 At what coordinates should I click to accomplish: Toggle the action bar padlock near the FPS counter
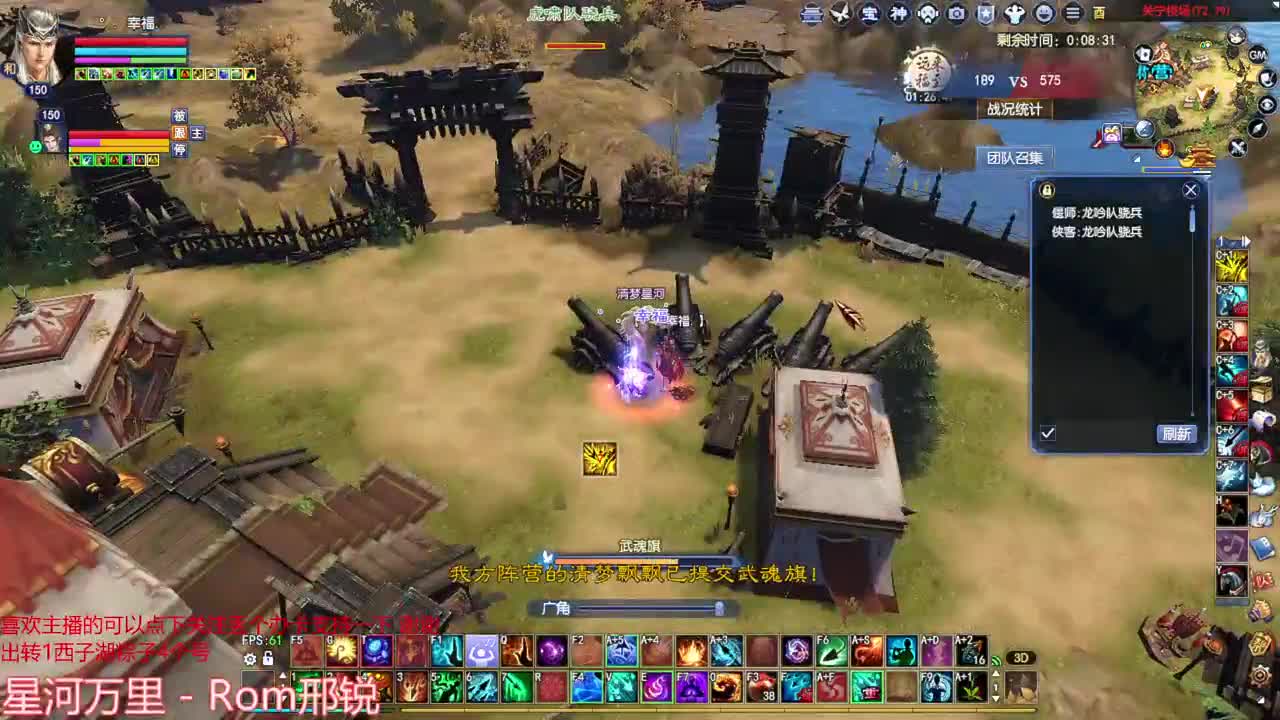click(x=268, y=658)
